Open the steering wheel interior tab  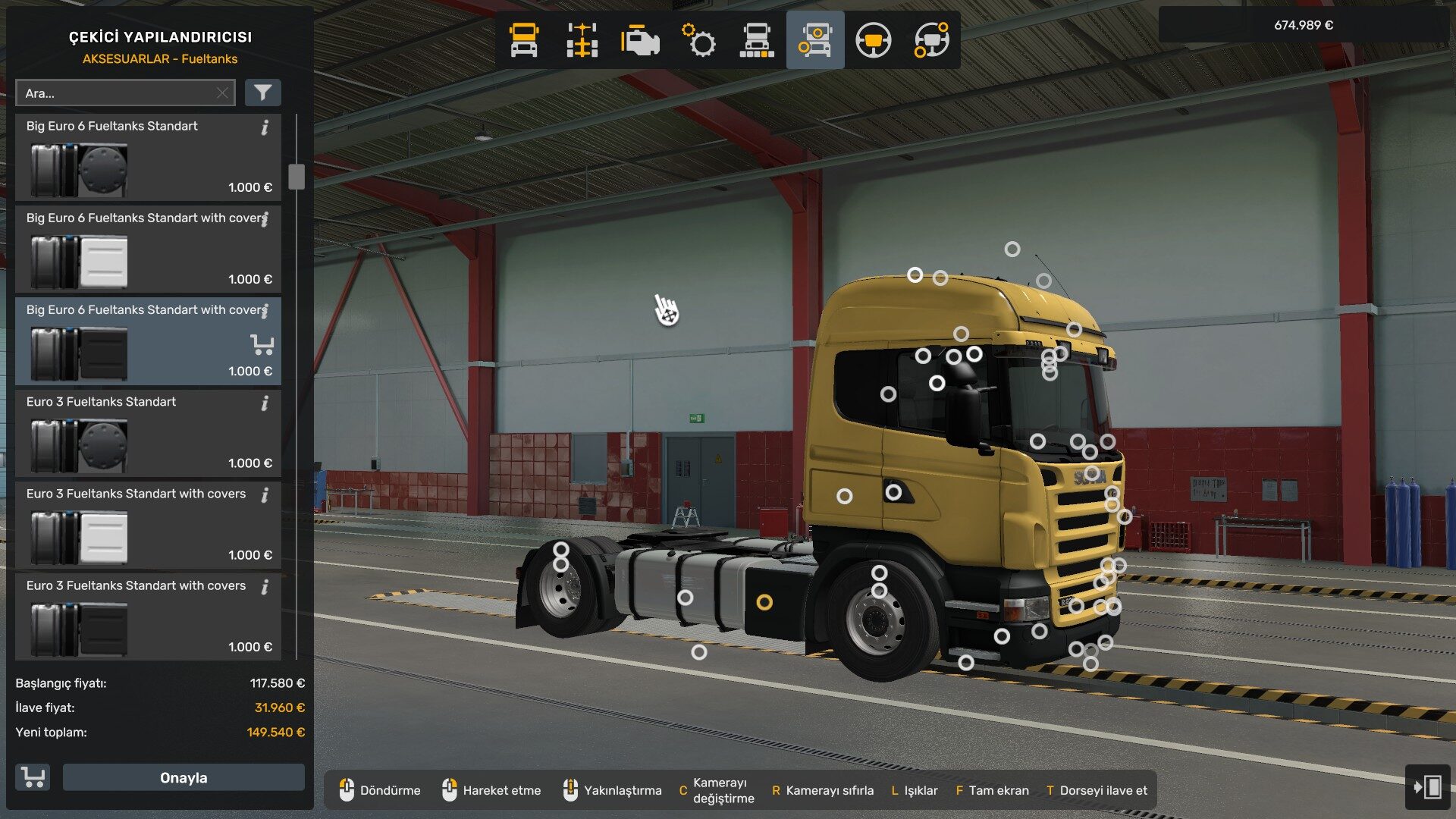[873, 40]
